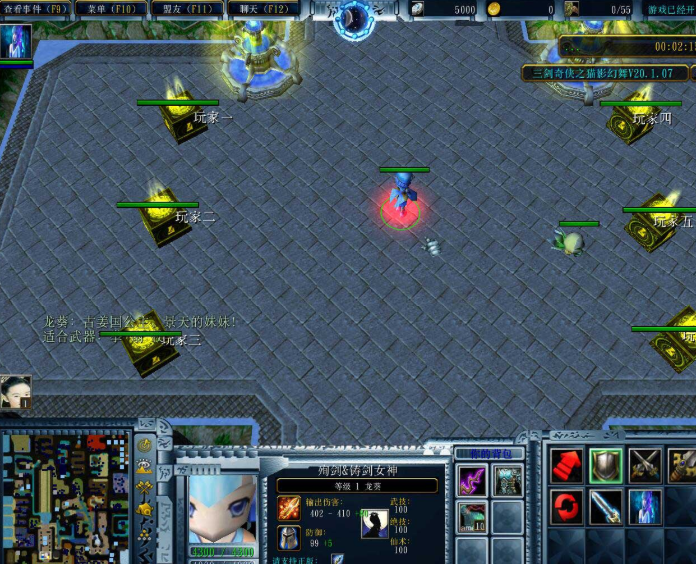Open the 聊天 (F12) chat log
The height and width of the screenshot is (564, 696).
click(263, 9)
